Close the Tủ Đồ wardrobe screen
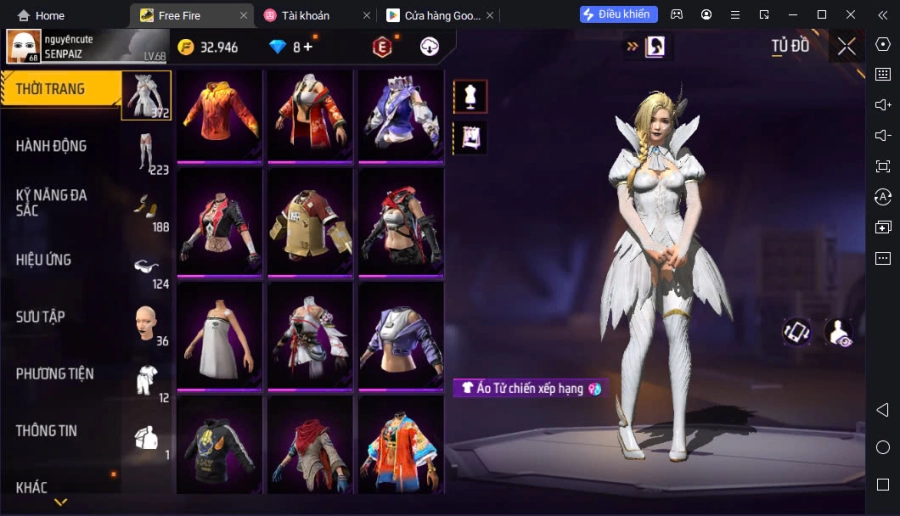The width and height of the screenshot is (900, 516). coord(847,46)
